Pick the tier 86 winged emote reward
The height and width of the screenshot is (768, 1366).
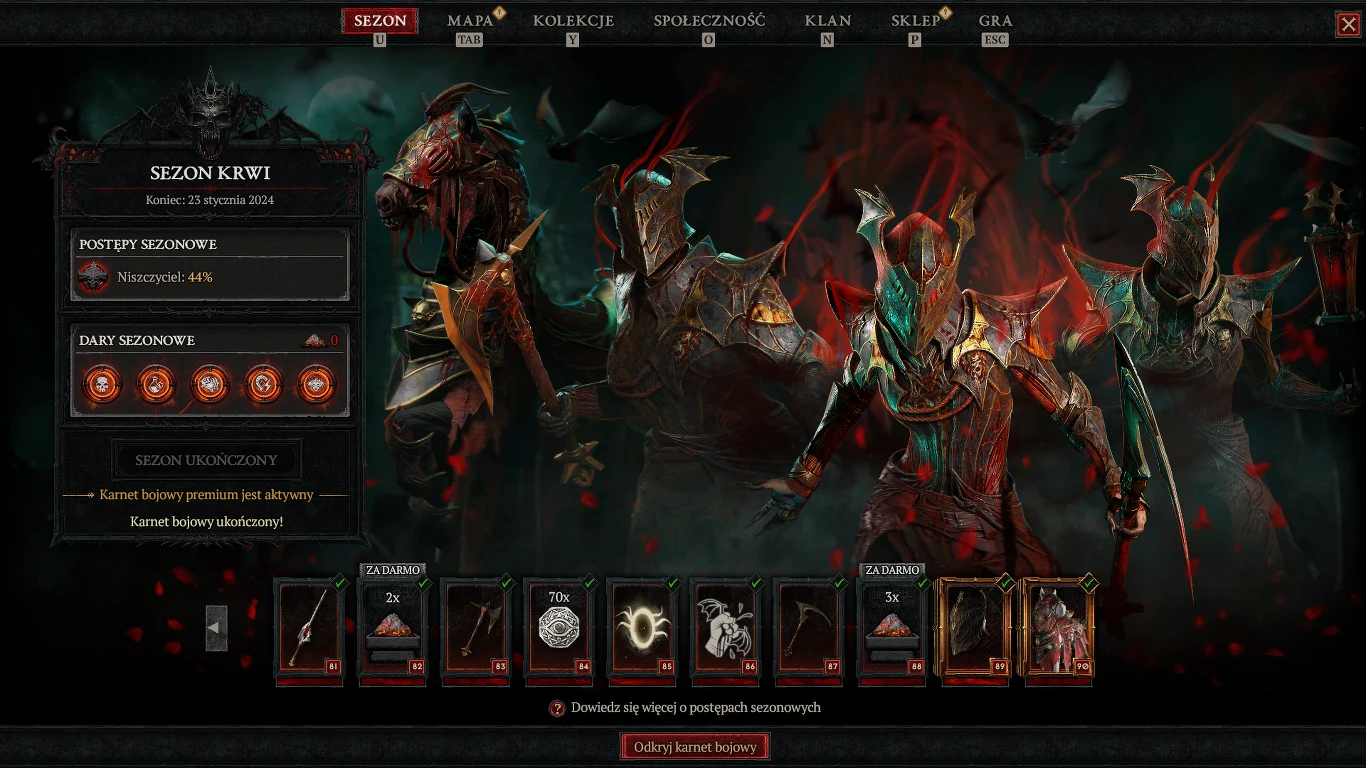click(725, 629)
